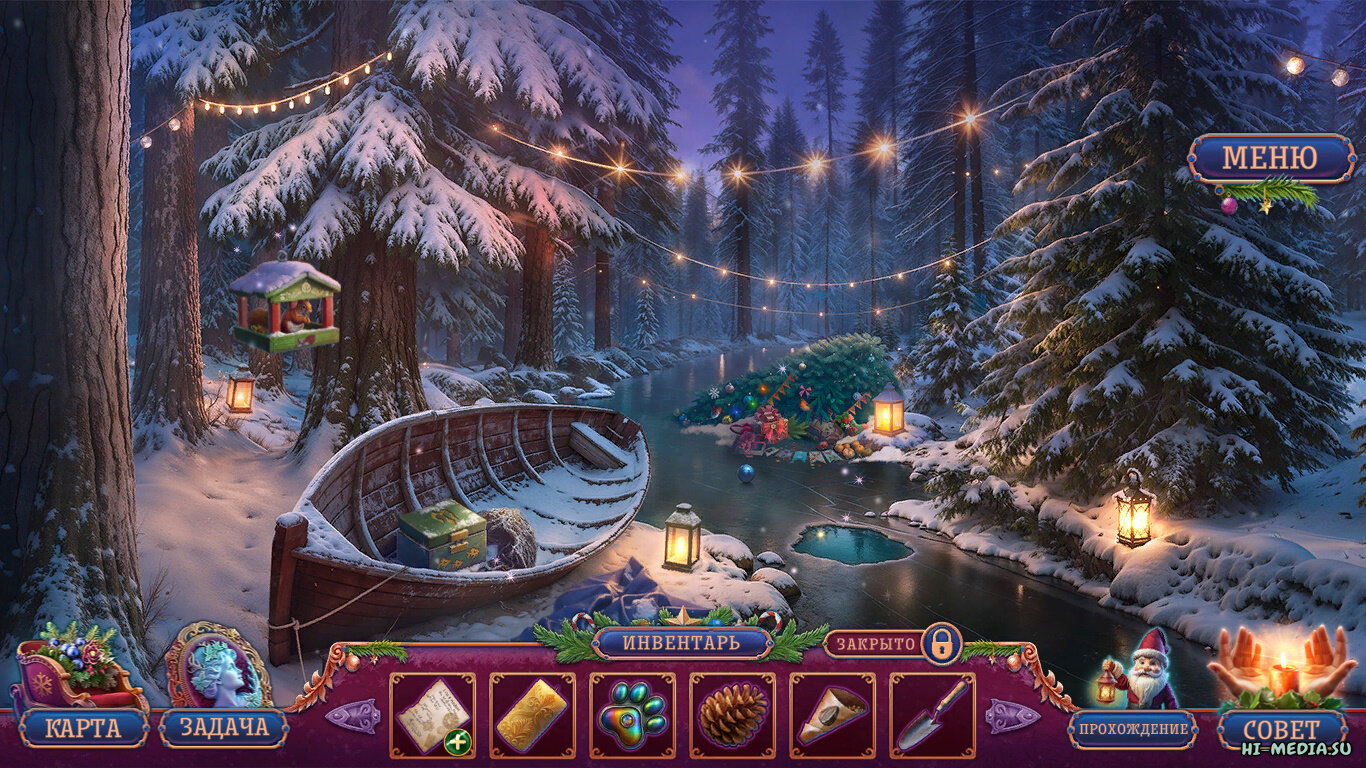The width and height of the screenshot is (1366, 768).
Task: Click the ИНВЕНТАРЬ label tab
Action: (x=682, y=643)
